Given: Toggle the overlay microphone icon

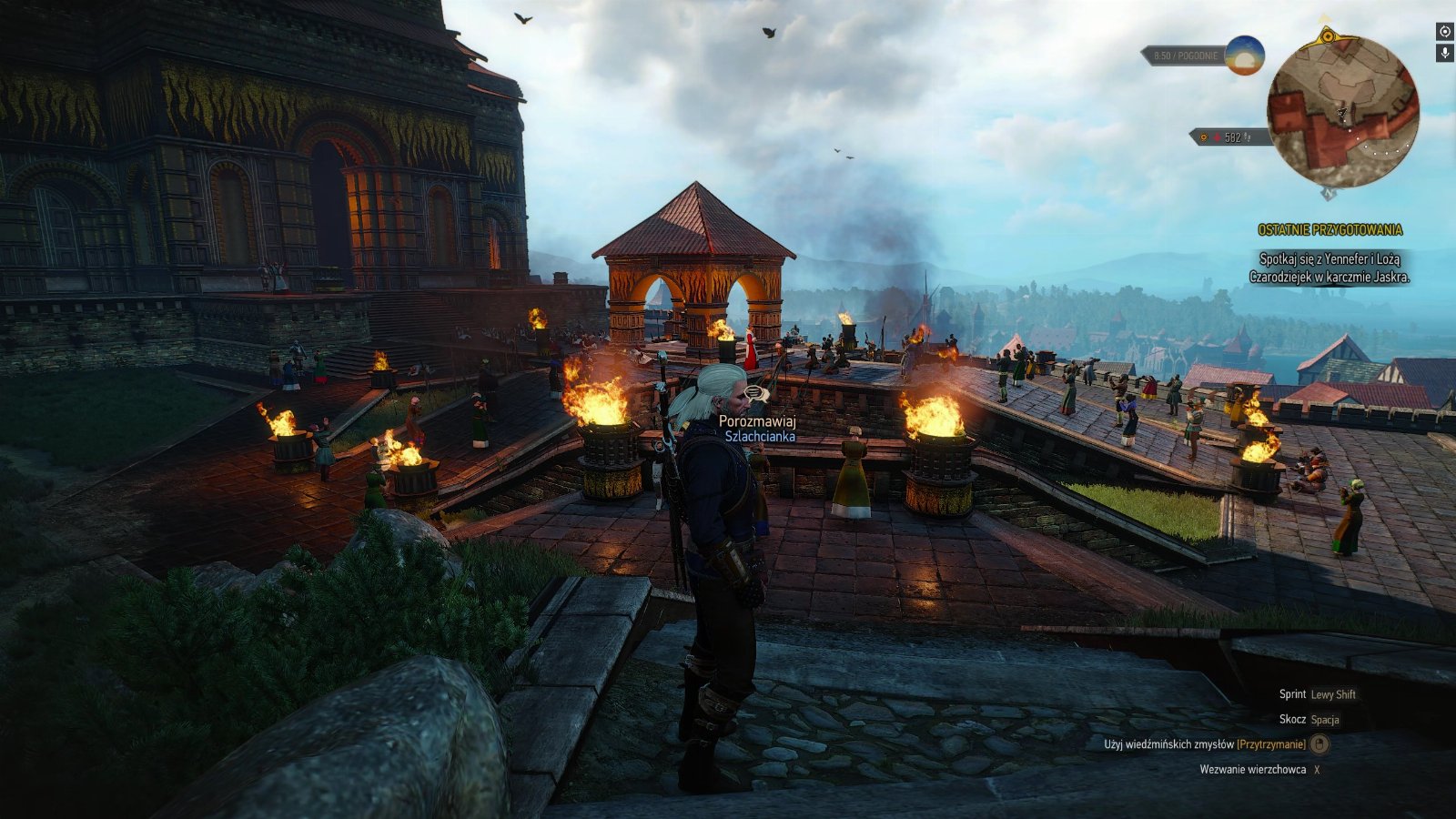Looking at the screenshot, I should [1444, 54].
